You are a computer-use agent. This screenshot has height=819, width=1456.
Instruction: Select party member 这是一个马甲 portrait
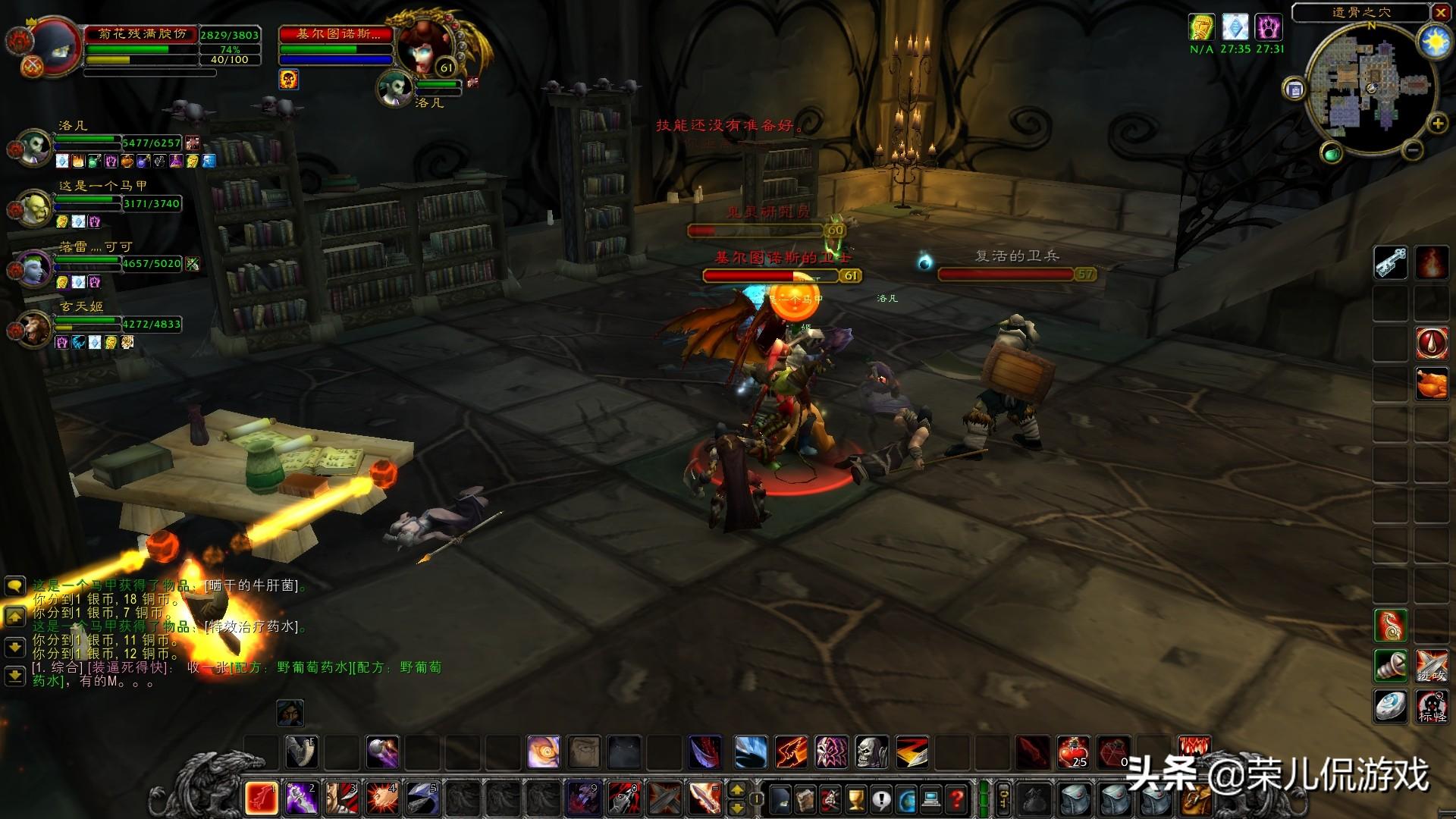tap(34, 206)
